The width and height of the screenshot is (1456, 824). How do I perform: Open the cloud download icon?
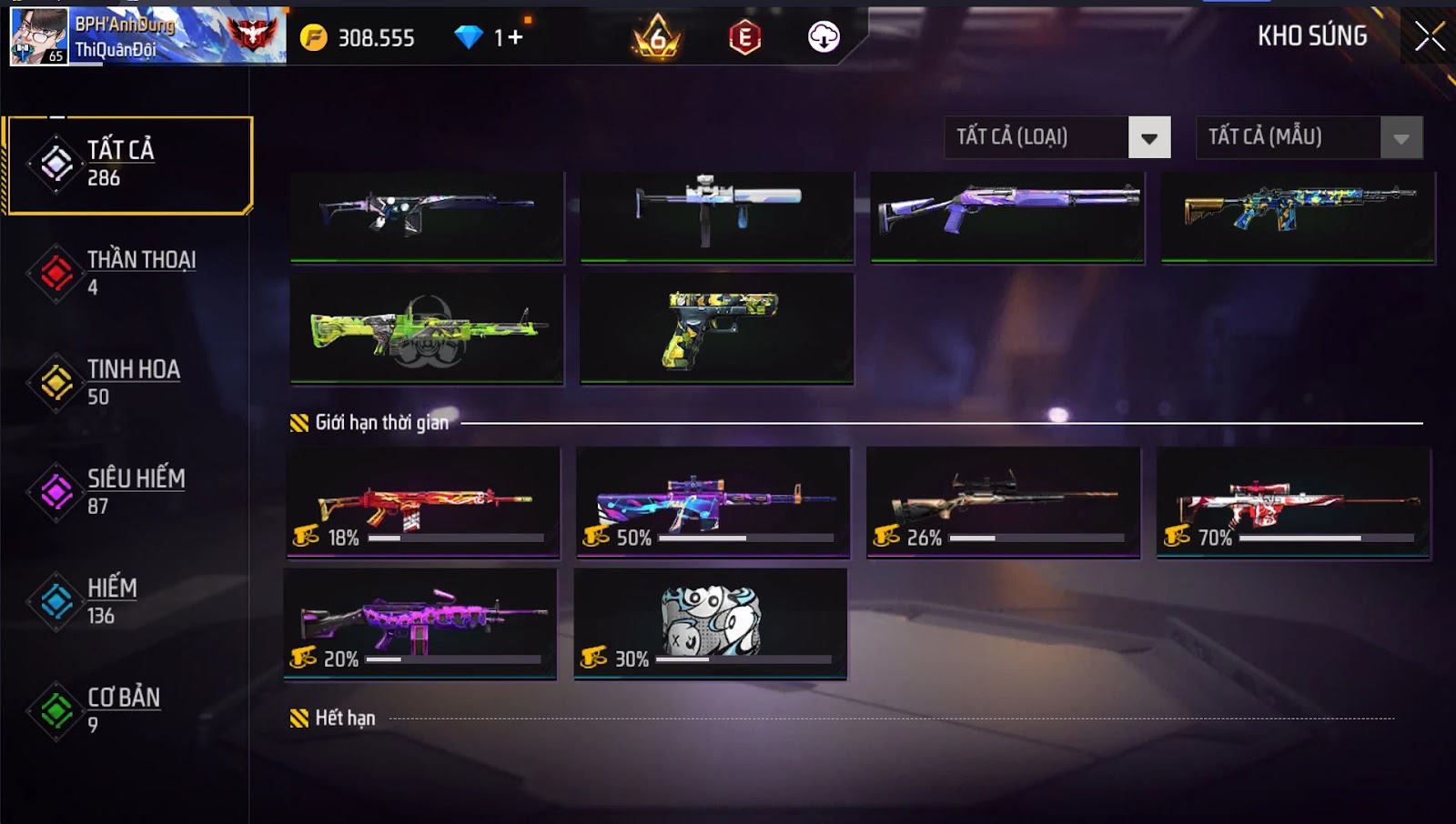824,37
